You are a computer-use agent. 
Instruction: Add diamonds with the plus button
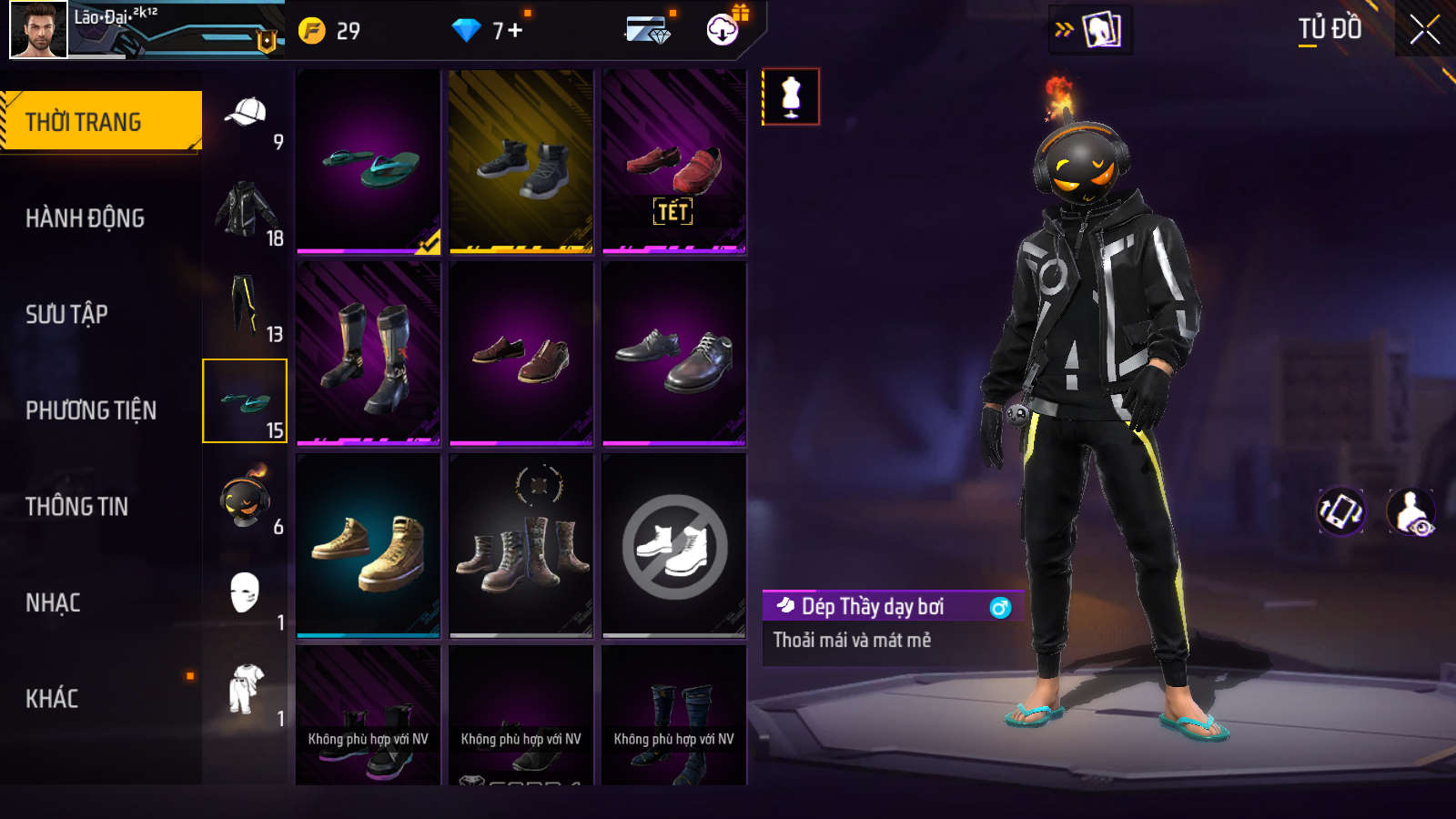click(x=515, y=31)
